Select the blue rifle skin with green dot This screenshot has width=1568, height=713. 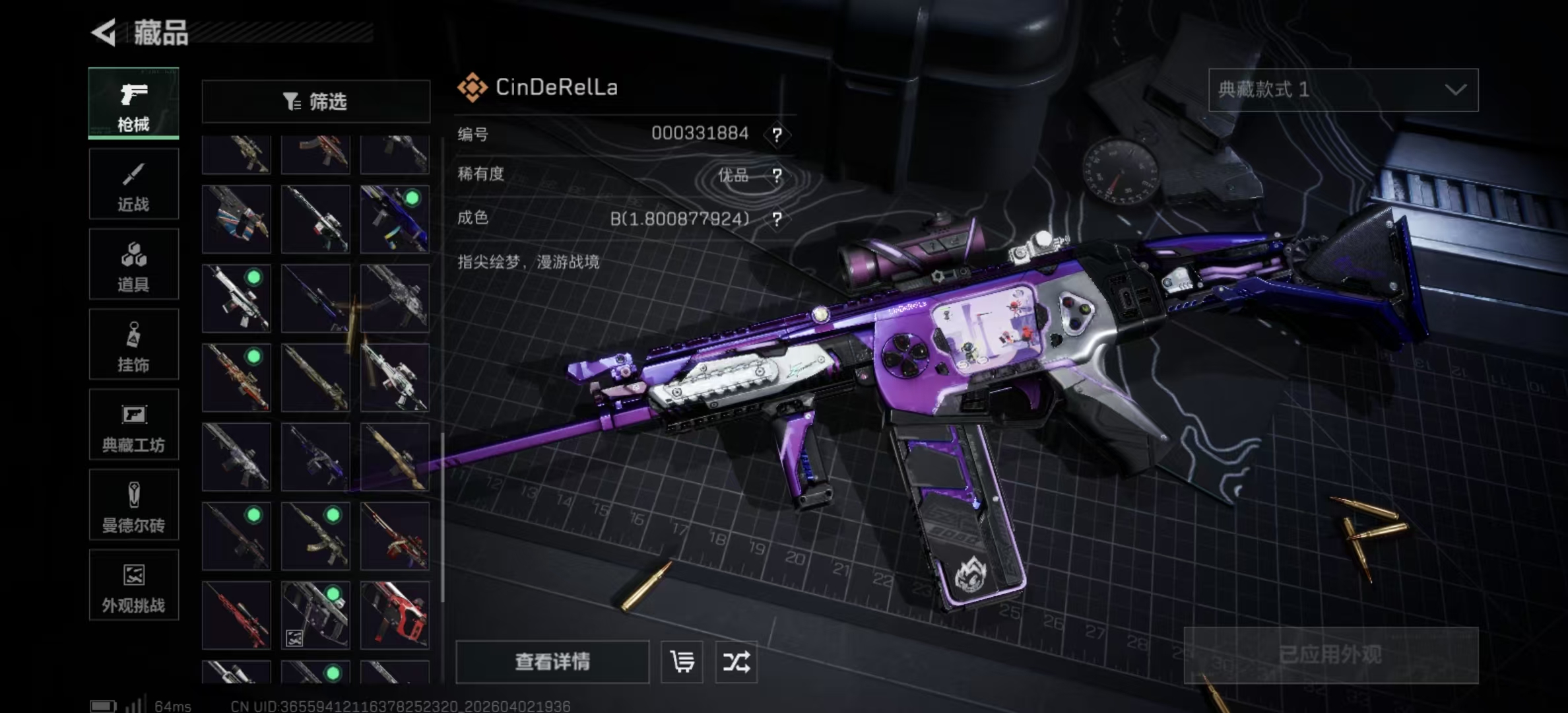coord(395,219)
